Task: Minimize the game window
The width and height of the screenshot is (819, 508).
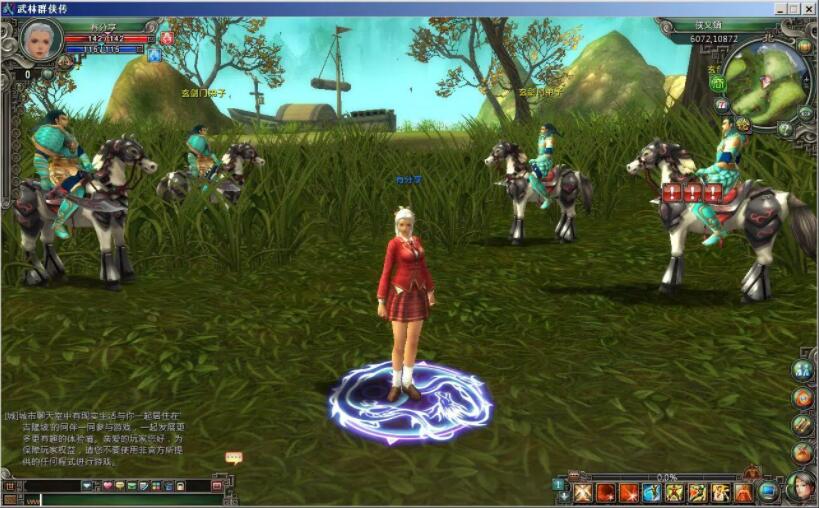Action: pos(778,8)
